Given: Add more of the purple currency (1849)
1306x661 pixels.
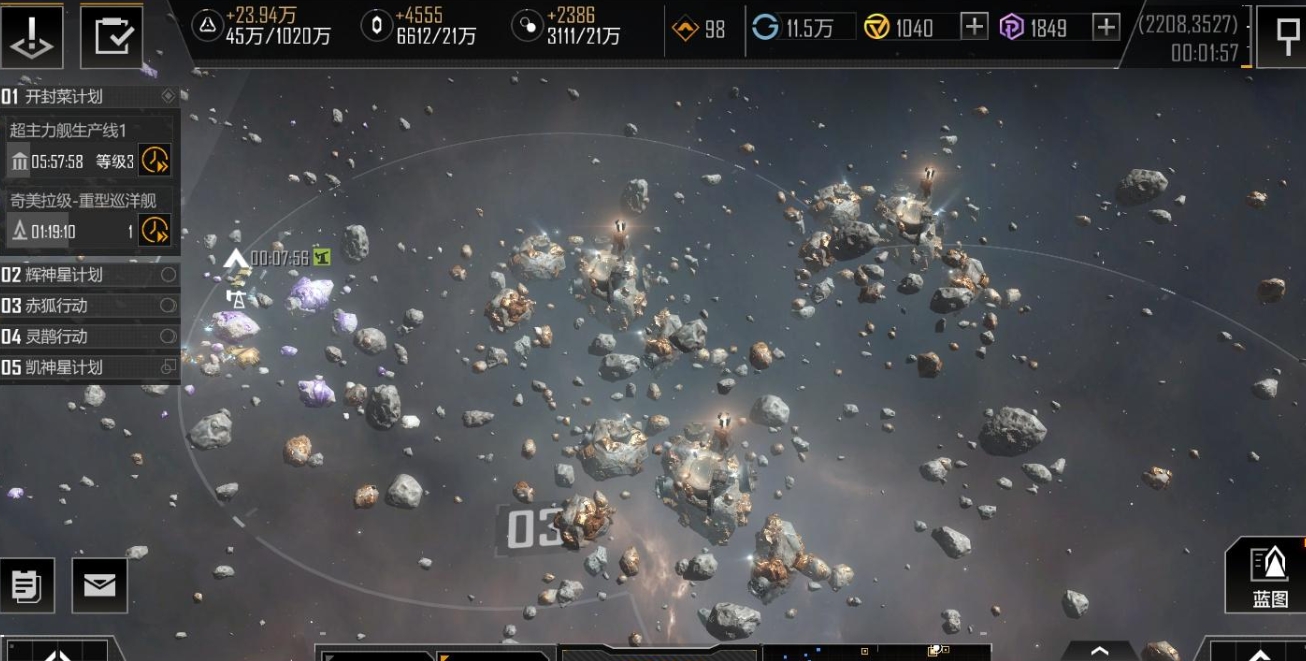Looking at the screenshot, I should [x=1105, y=27].
